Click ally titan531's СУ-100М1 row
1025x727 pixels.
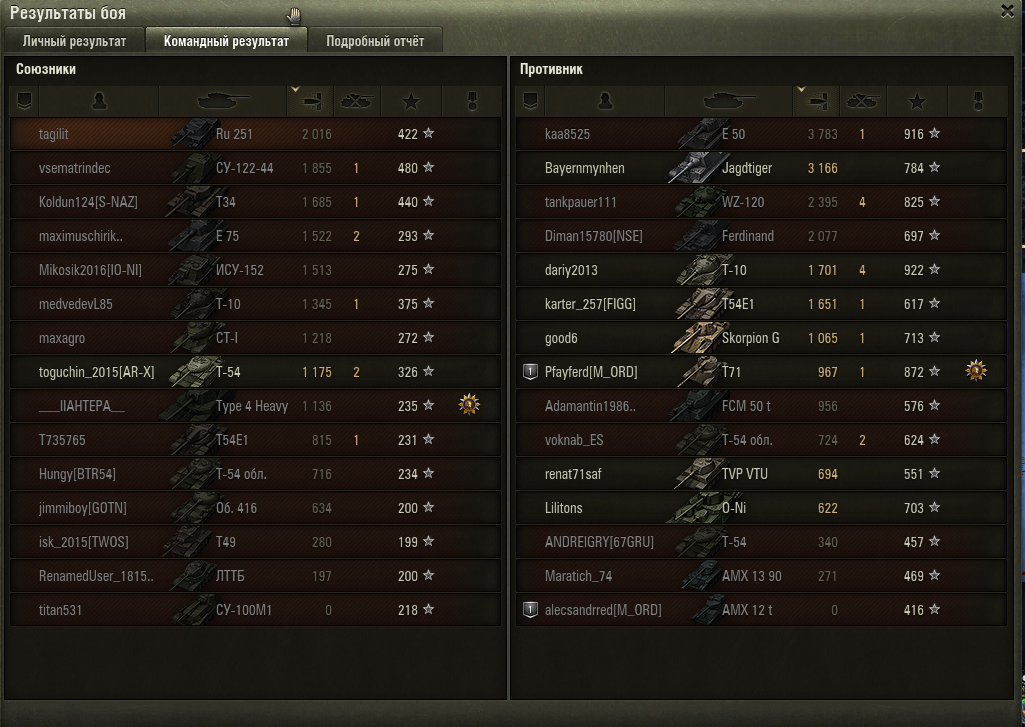click(255, 610)
